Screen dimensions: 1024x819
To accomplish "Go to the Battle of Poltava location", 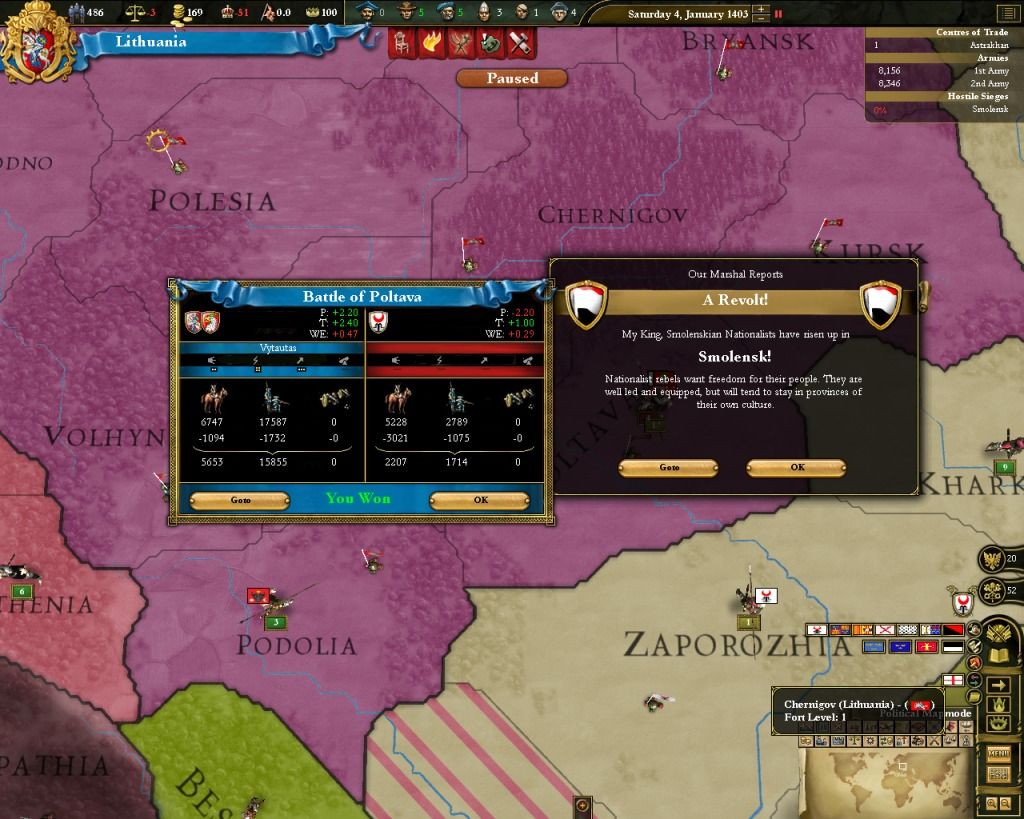I will point(240,500).
